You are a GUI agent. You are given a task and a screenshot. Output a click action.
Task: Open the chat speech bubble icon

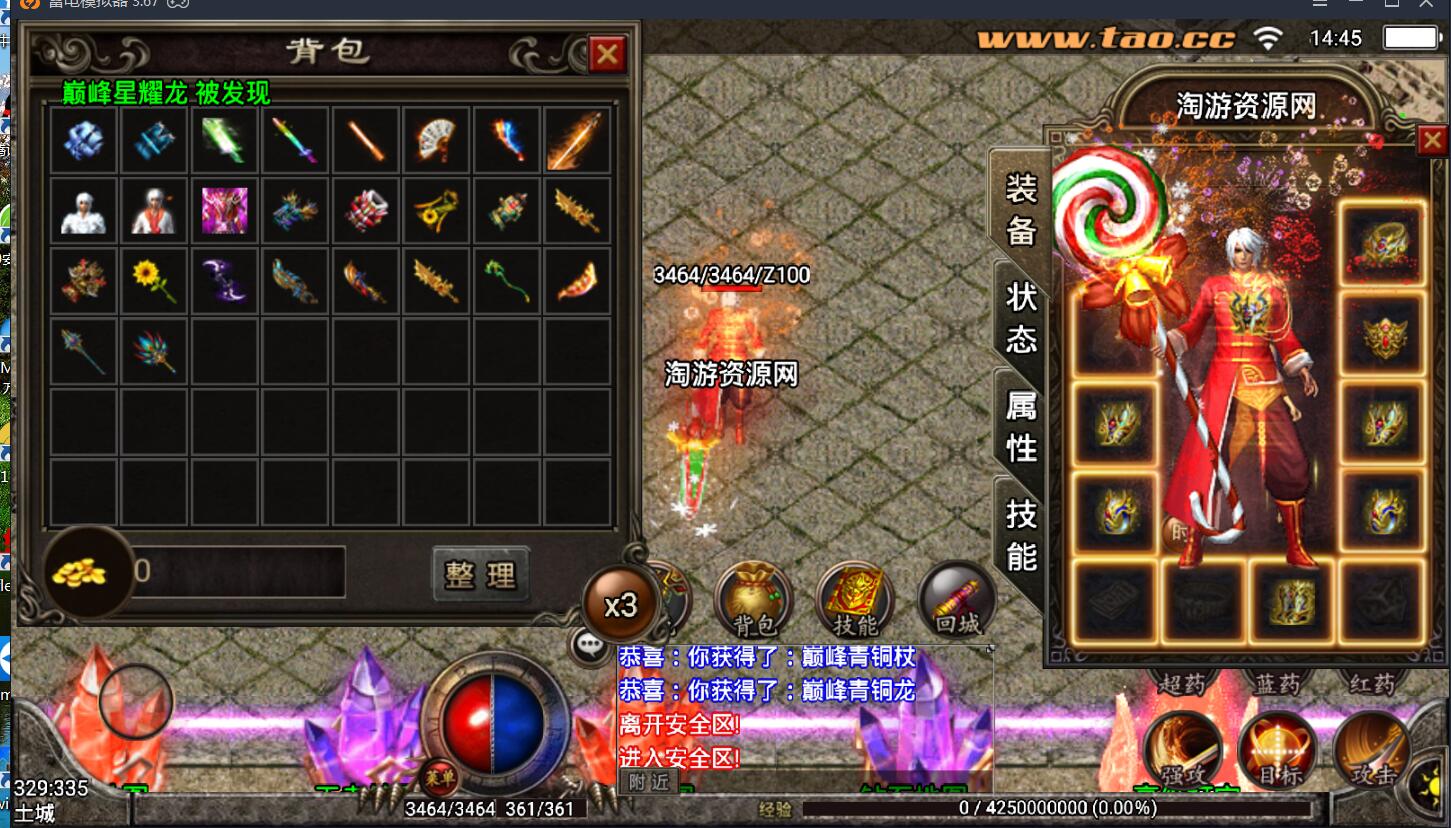590,644
